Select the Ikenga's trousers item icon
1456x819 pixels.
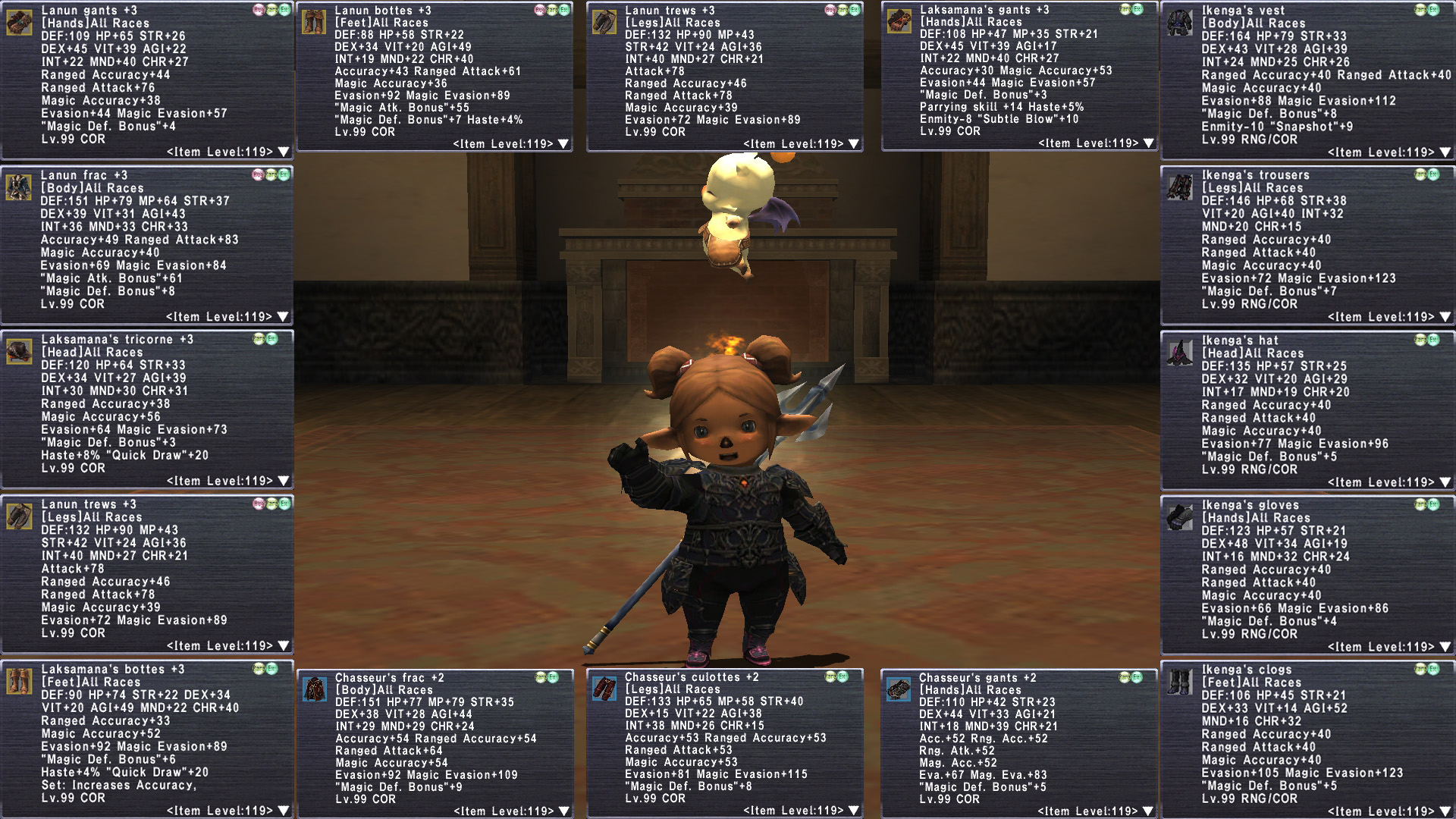[x=1180, y=187]
